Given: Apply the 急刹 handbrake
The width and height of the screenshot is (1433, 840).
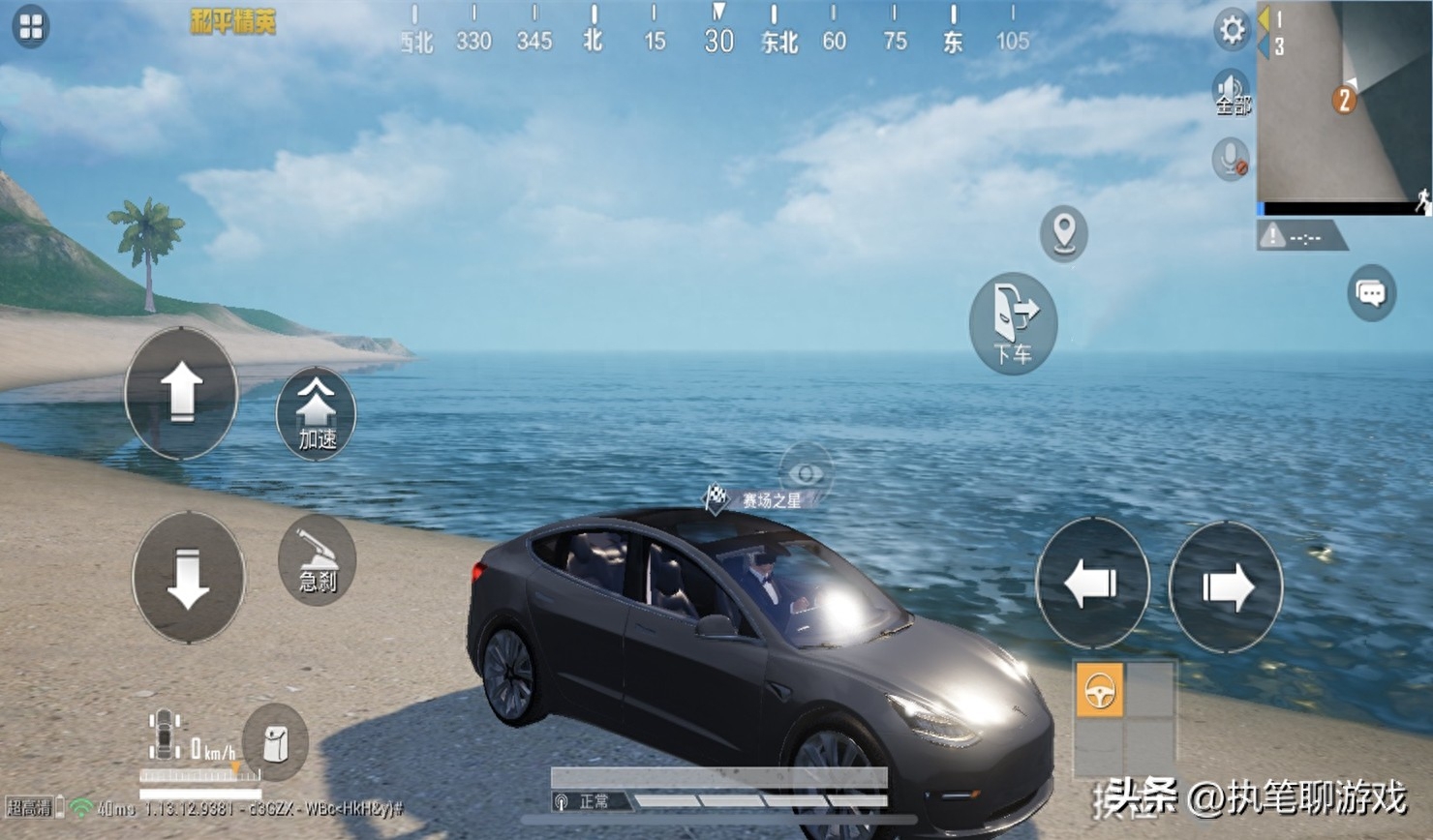Looking at the screenshot, I should [x=317, y=561].
